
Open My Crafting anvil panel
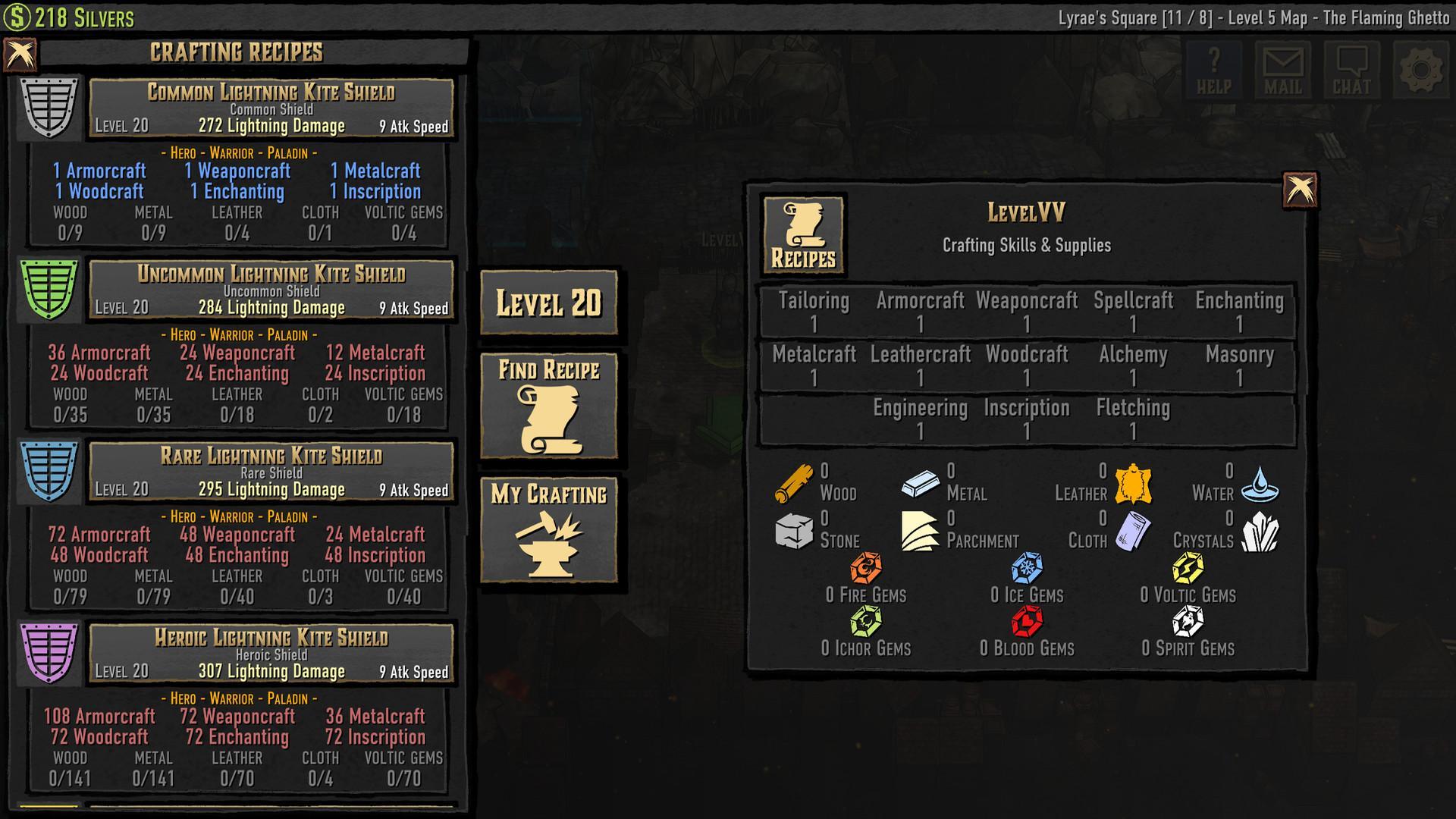coord(549,529)
